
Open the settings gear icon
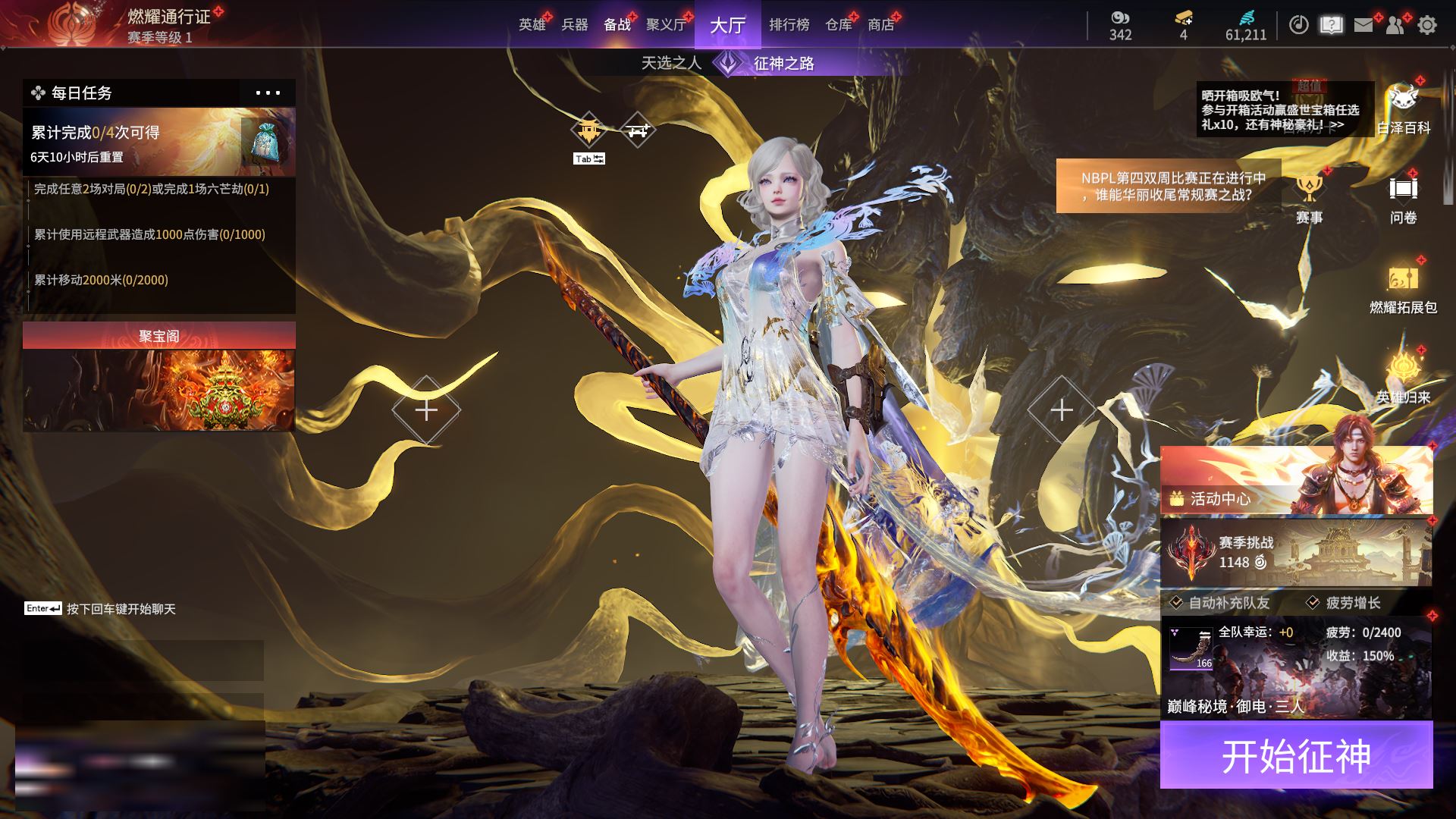[1427, 25]
